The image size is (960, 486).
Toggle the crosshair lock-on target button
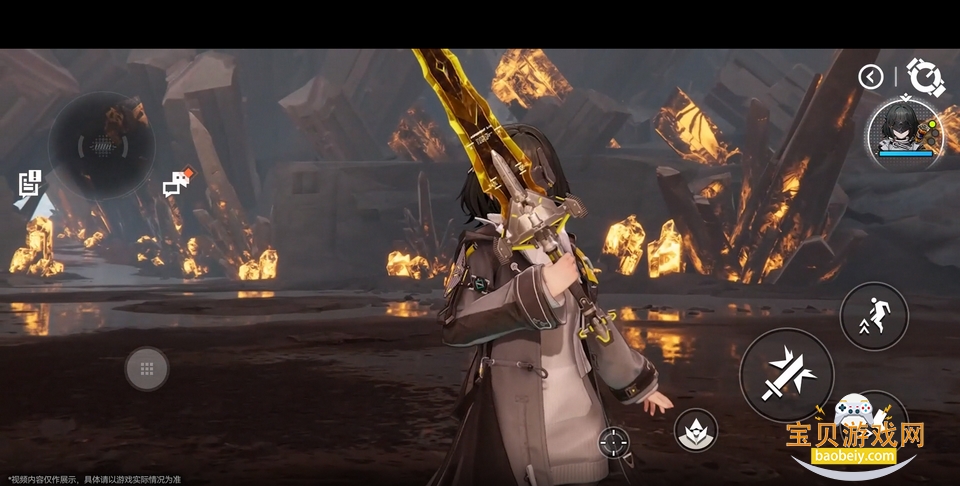(x=614, y=440)
